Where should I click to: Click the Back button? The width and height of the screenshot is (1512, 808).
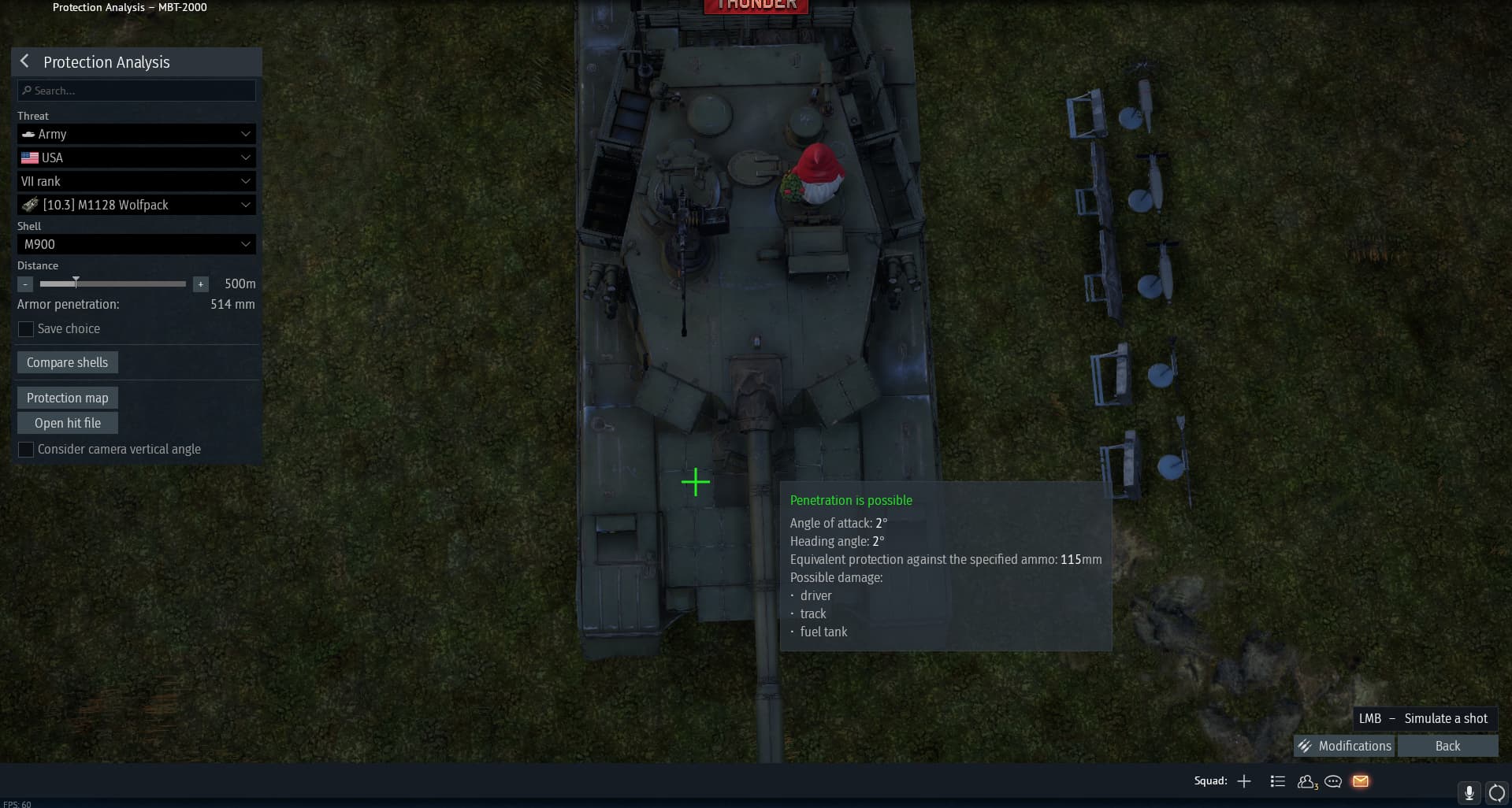(1447, 746)
